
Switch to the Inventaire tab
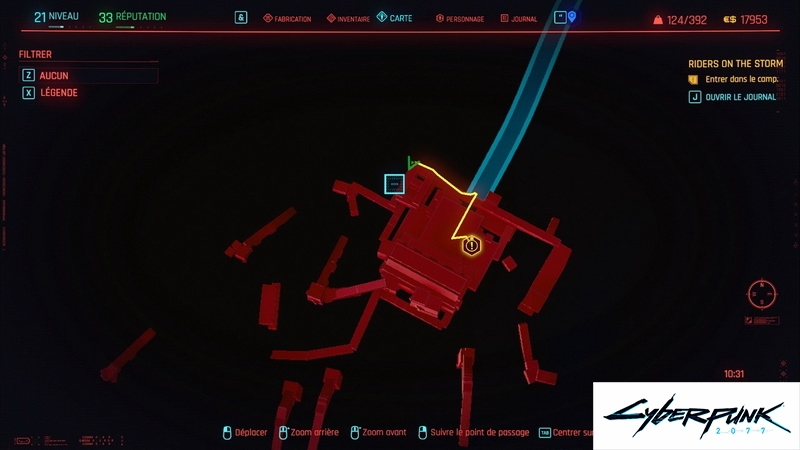pyautogui.click(x=345, y=19)
